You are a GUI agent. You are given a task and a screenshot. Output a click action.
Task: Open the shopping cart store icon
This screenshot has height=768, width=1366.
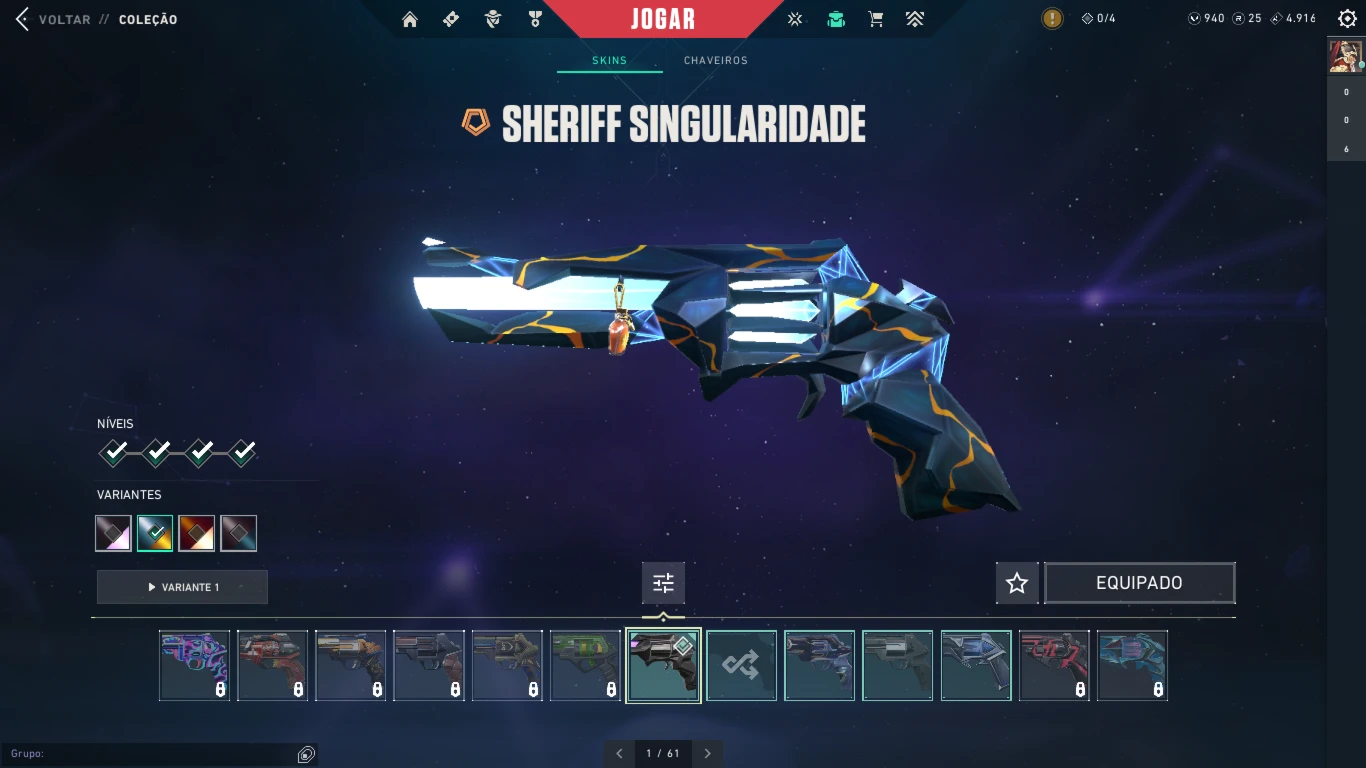click(876, 19)
